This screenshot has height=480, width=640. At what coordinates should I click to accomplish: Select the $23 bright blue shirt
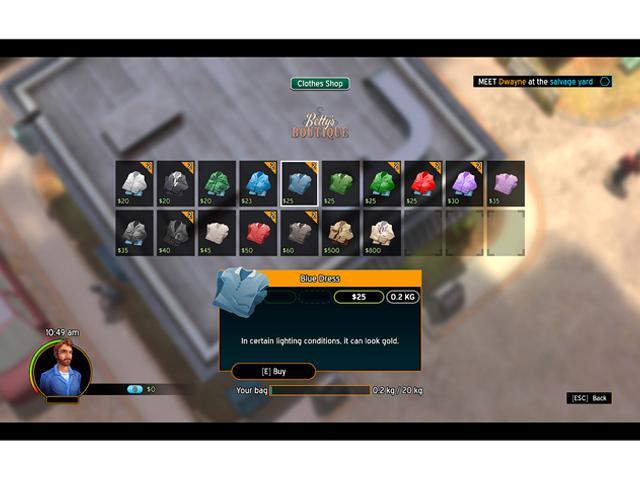(258, 183)
